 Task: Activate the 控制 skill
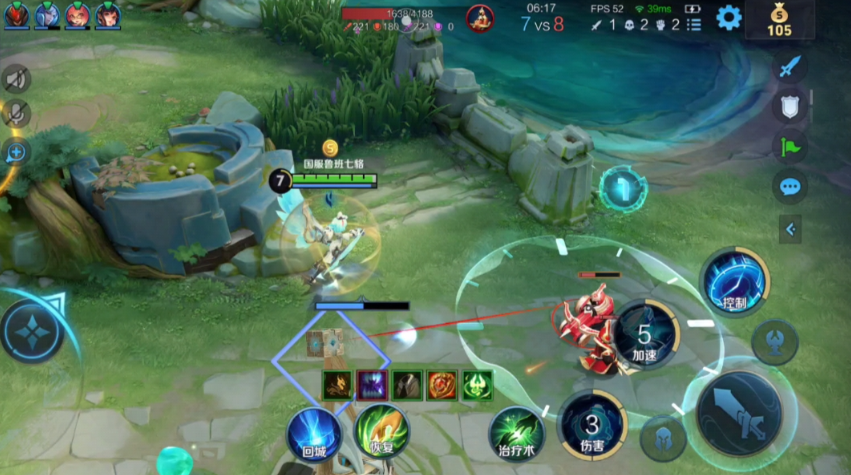pos(734,282)
